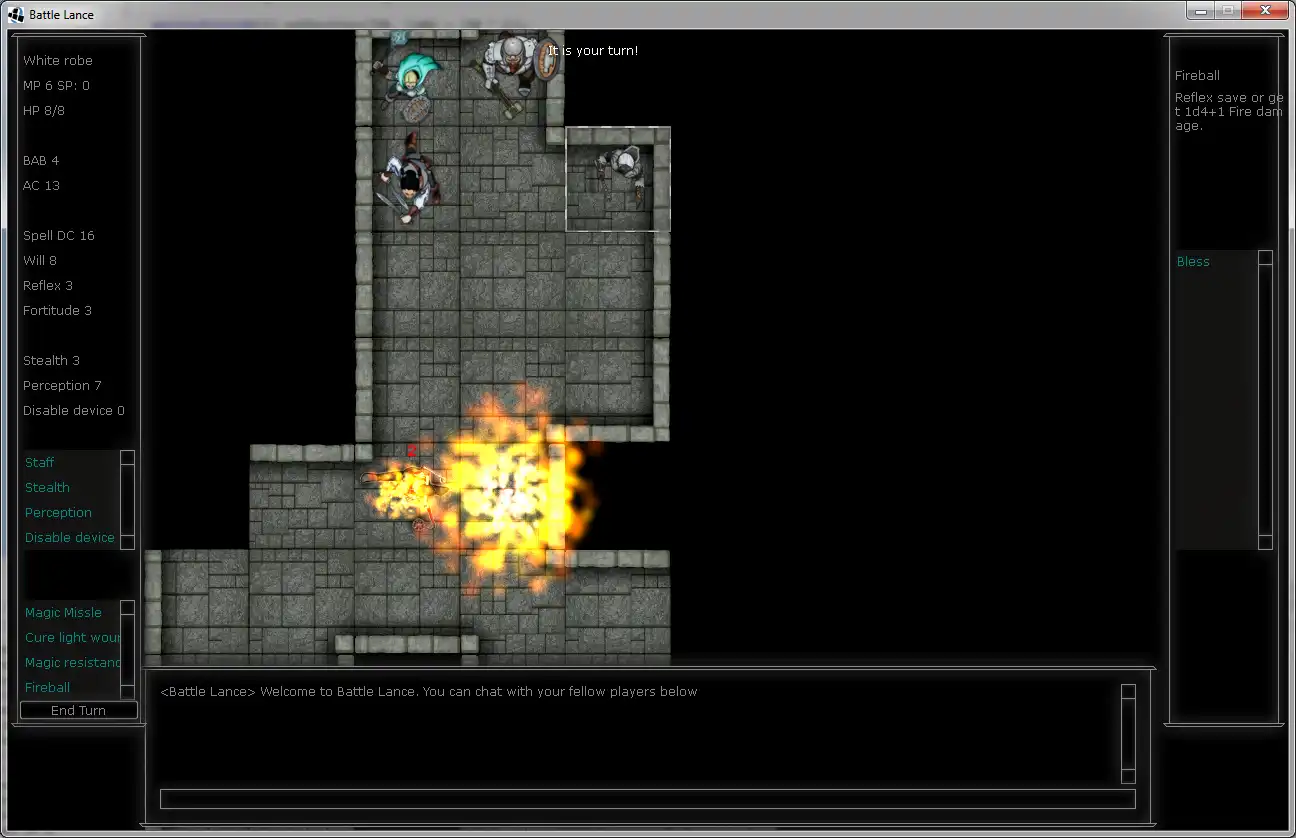1296x838 pixels.
Task: Choose the Disable device skill
Action: point(70,537)
